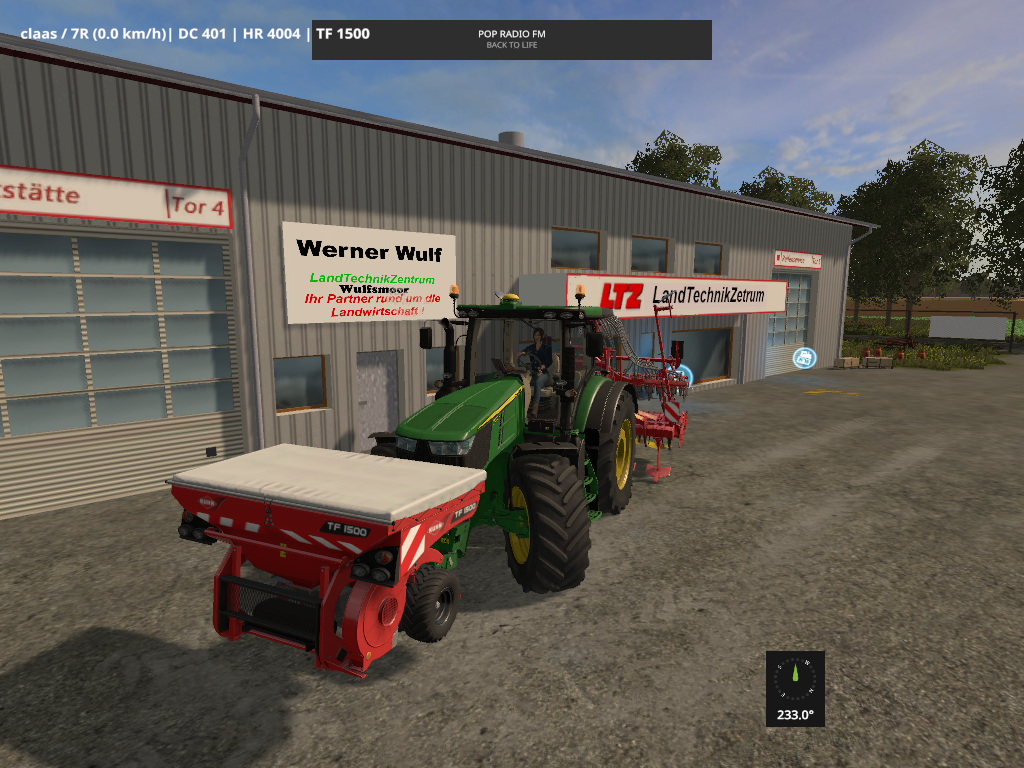Click the claas / 7R vehicle label

tap(93, 34)
